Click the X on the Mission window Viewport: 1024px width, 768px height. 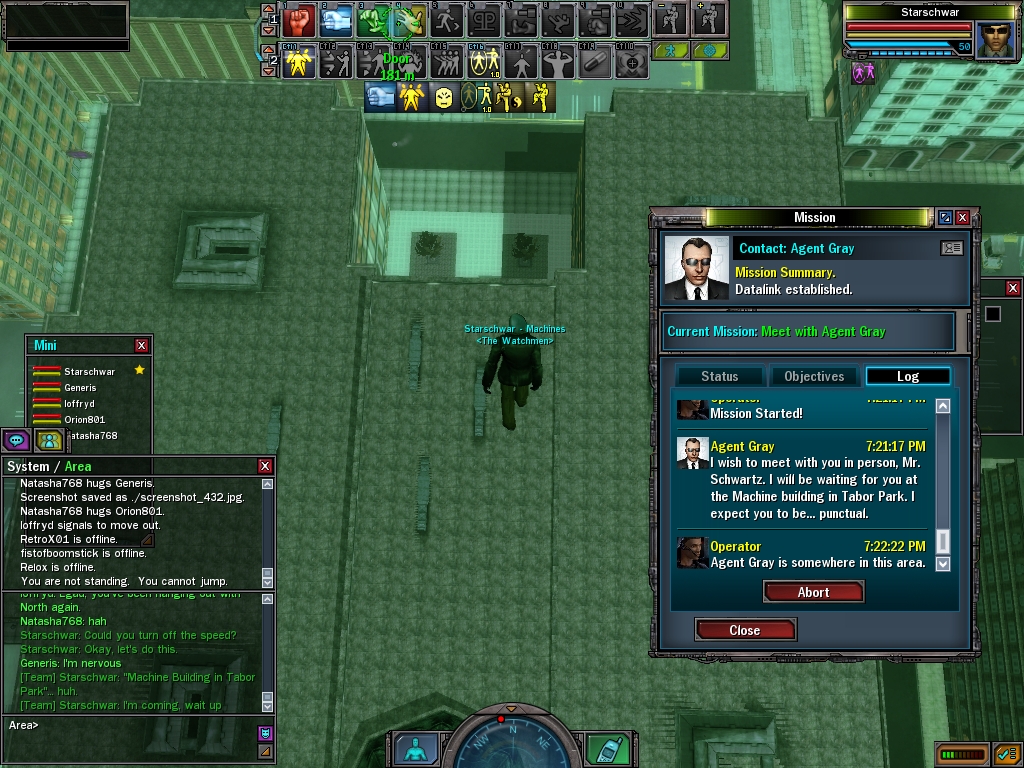click(962, 217)
